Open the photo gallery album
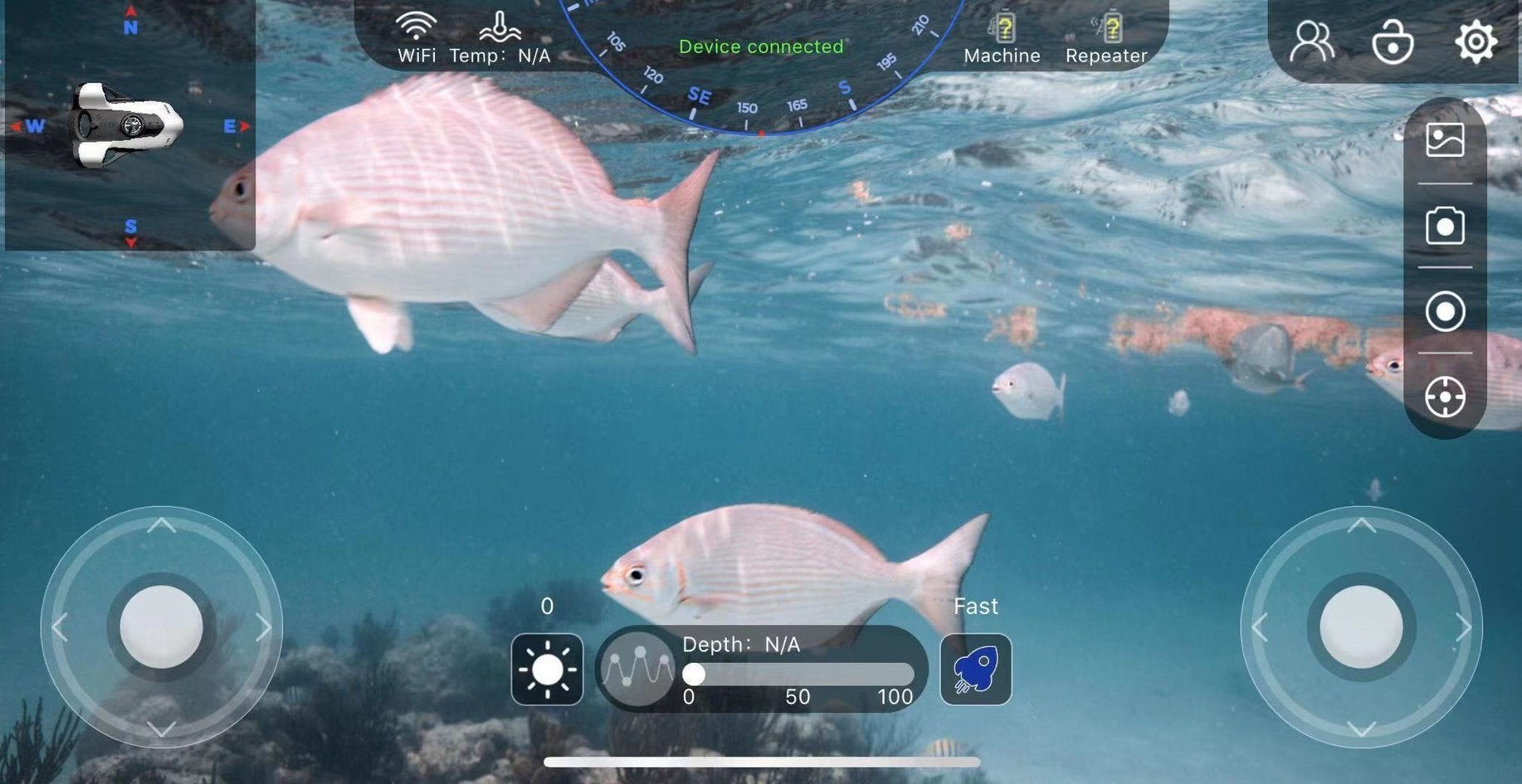 pos(1445,140)
